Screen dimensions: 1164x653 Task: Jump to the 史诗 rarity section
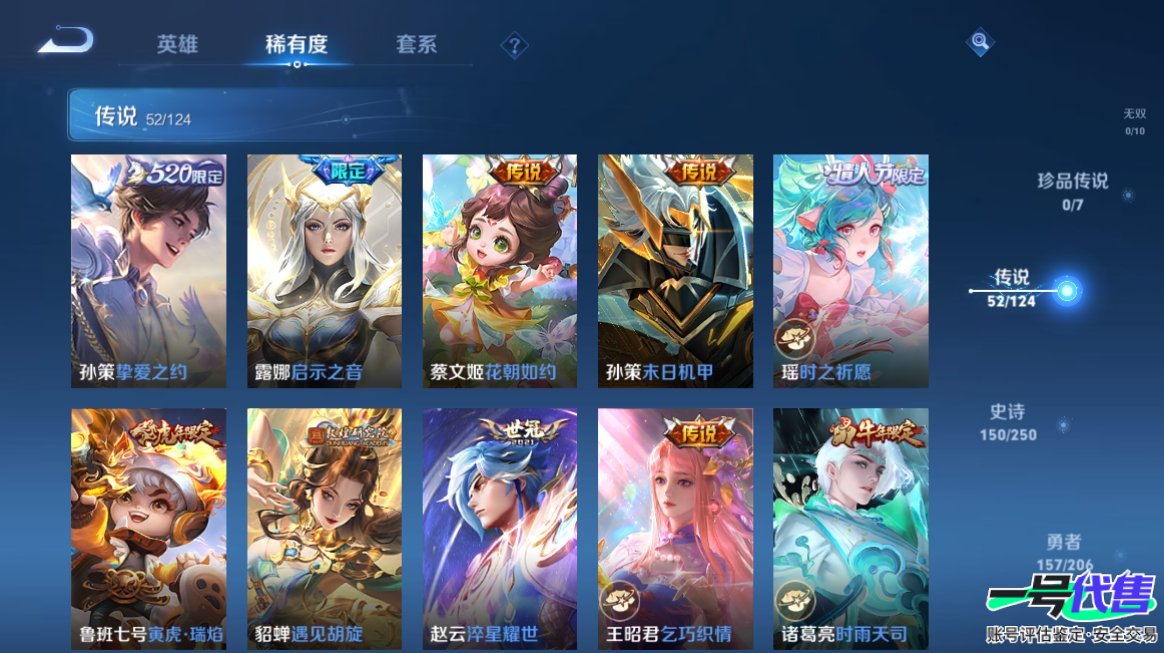click(x=1008, y=422)
